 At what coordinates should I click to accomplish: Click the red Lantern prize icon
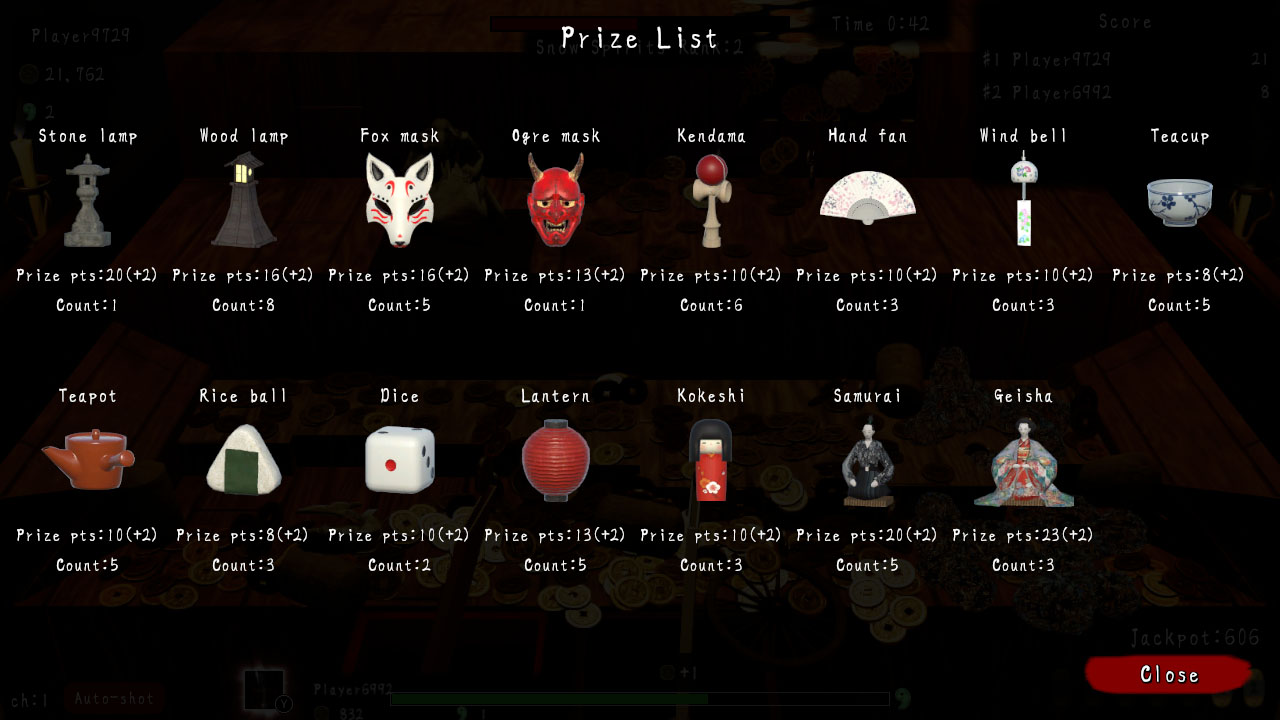tap(555, 460)
